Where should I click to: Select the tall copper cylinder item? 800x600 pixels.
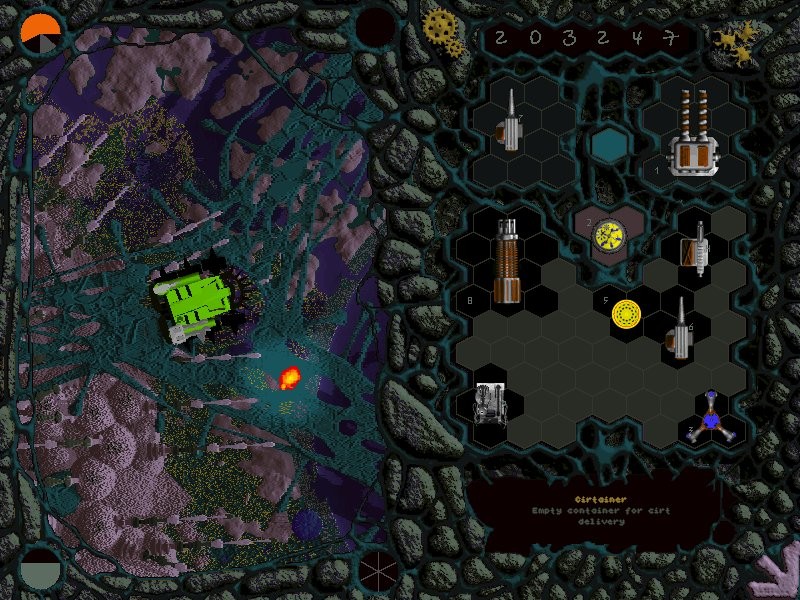(x=508, y=262)
